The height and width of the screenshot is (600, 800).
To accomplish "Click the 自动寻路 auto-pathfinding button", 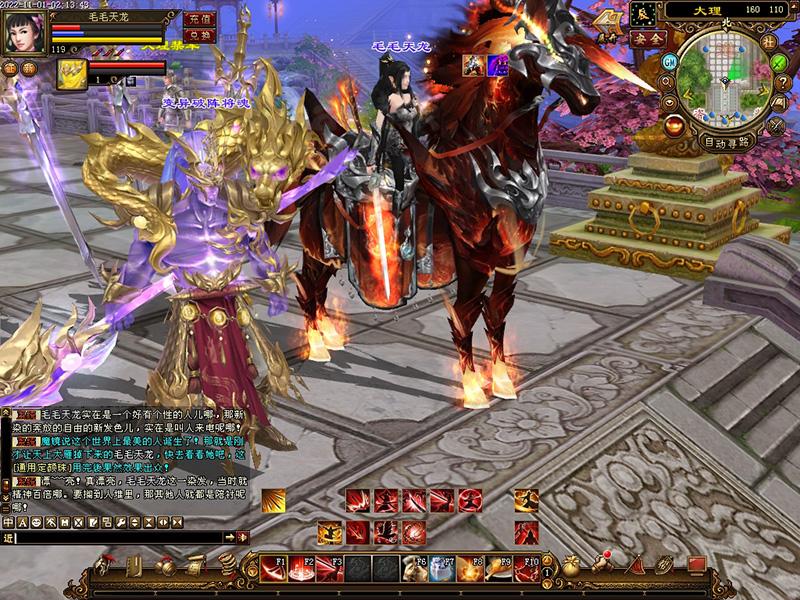I will click(x=727, y=142).
